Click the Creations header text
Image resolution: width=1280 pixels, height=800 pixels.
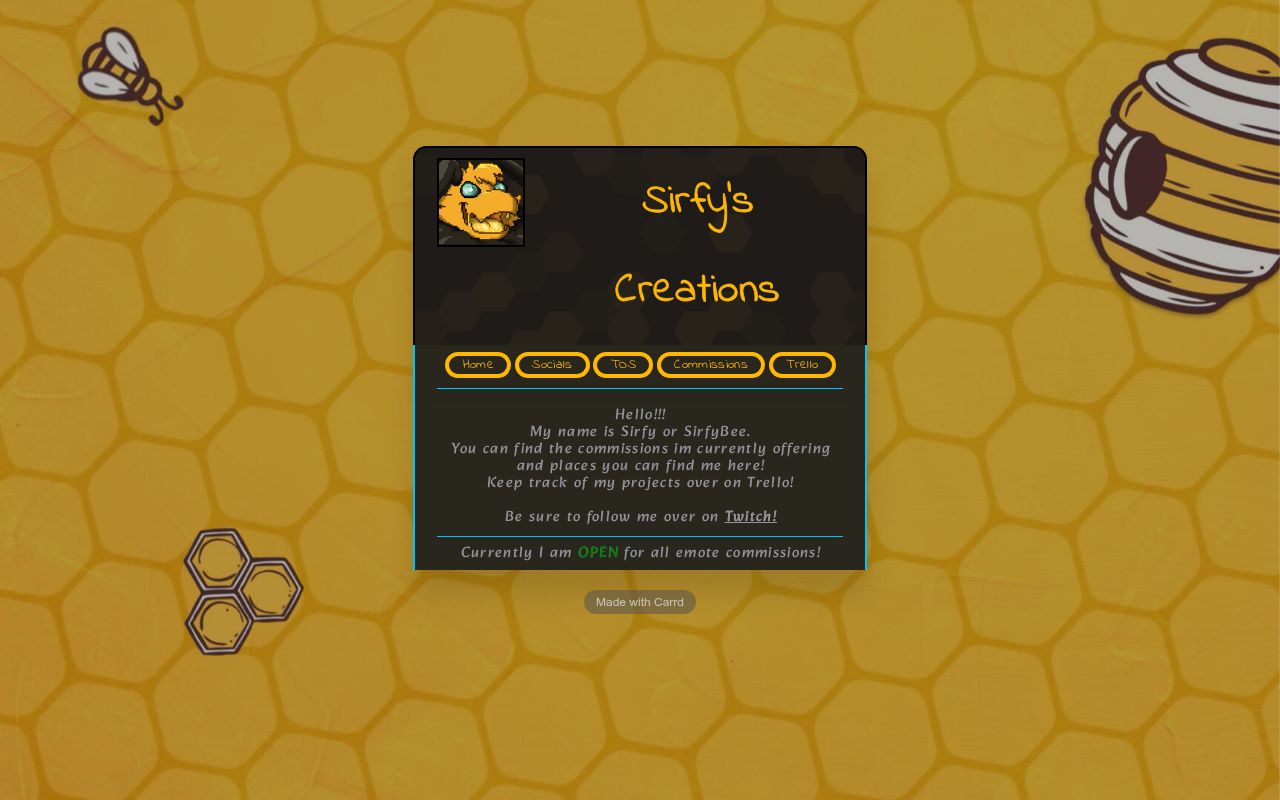pyautogui.click(x=696, y=289)
